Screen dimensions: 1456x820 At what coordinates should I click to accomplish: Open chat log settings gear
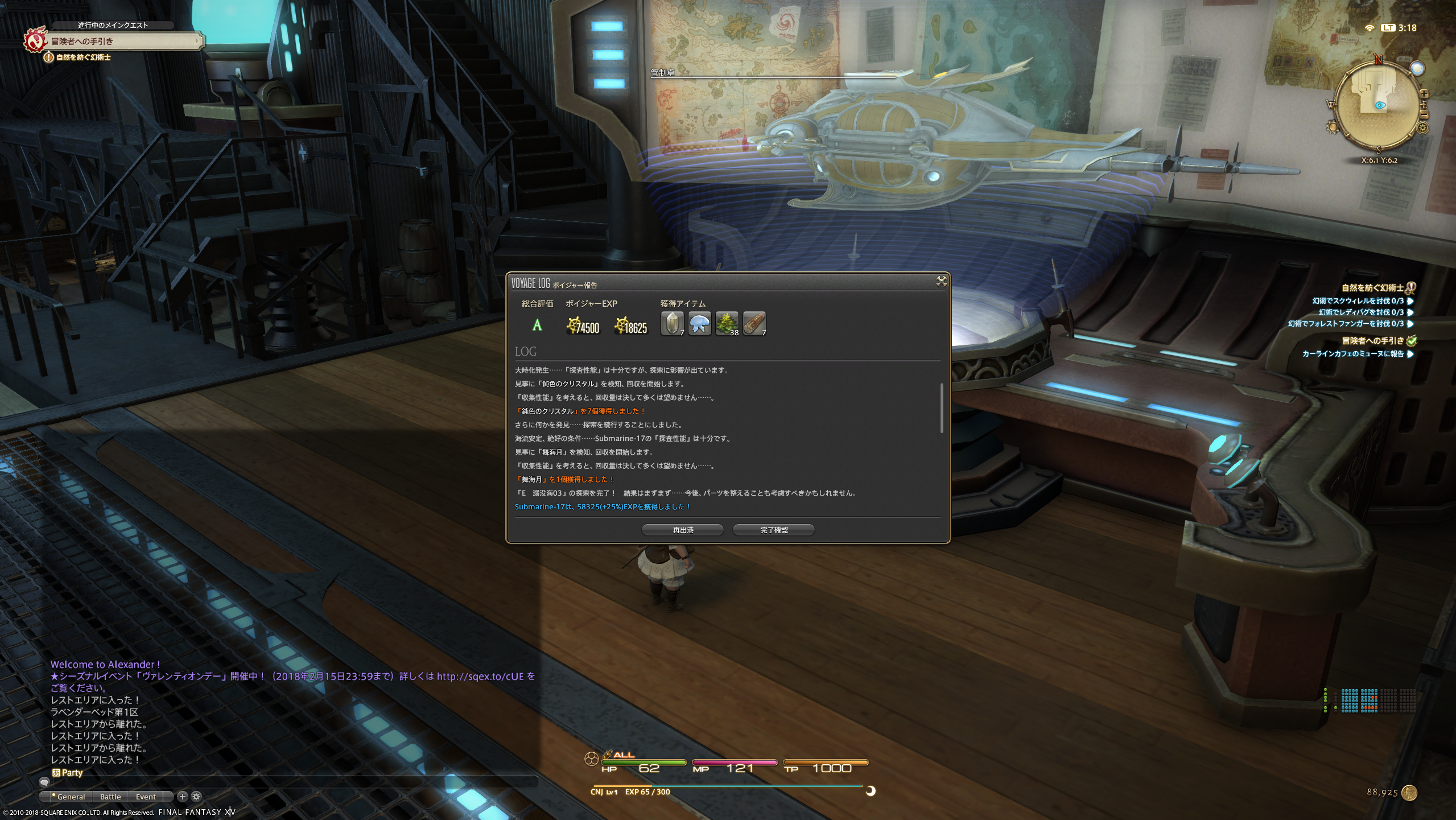click(x=196, y=797)
